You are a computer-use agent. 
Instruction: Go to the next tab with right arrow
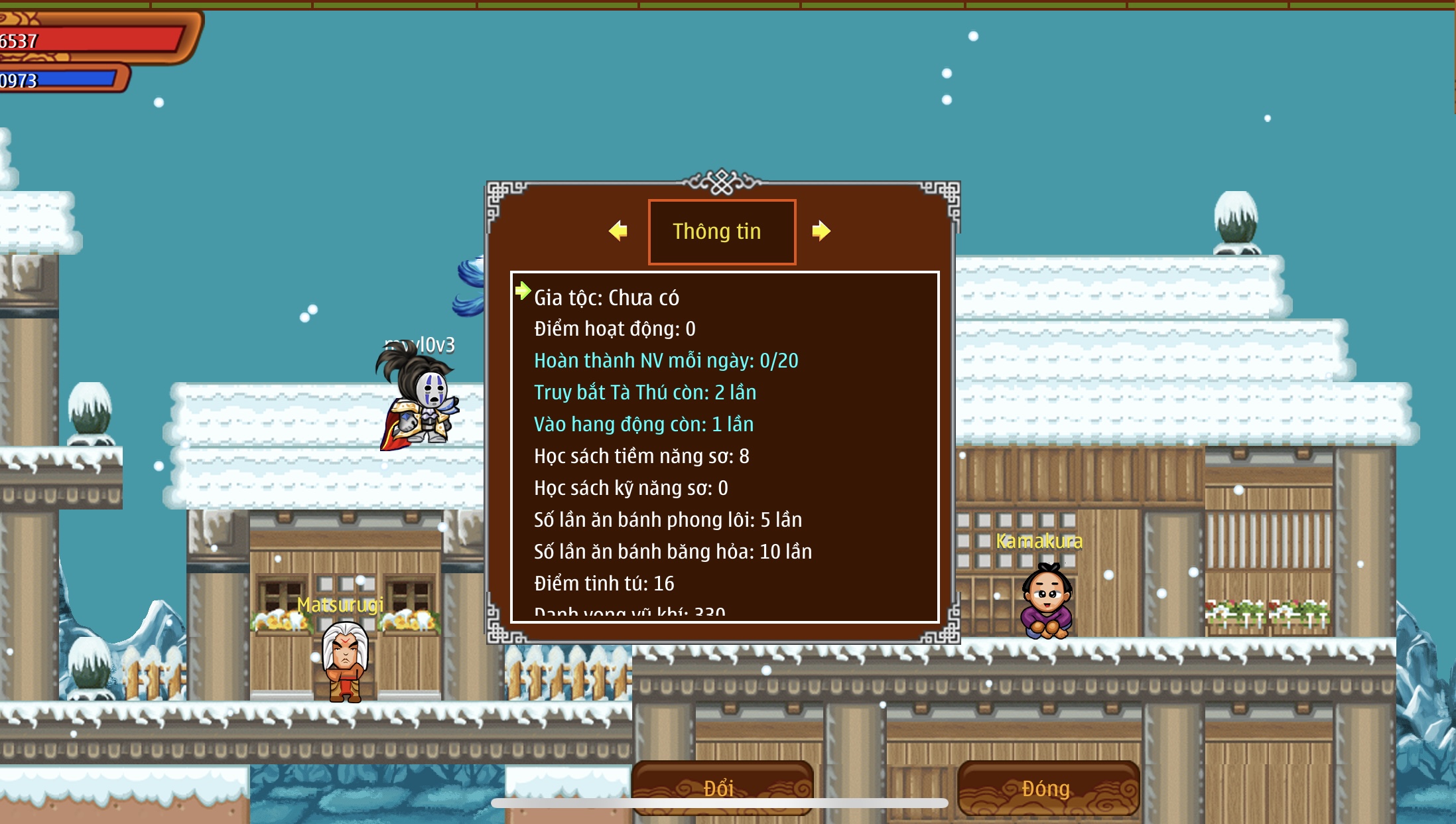821,231
